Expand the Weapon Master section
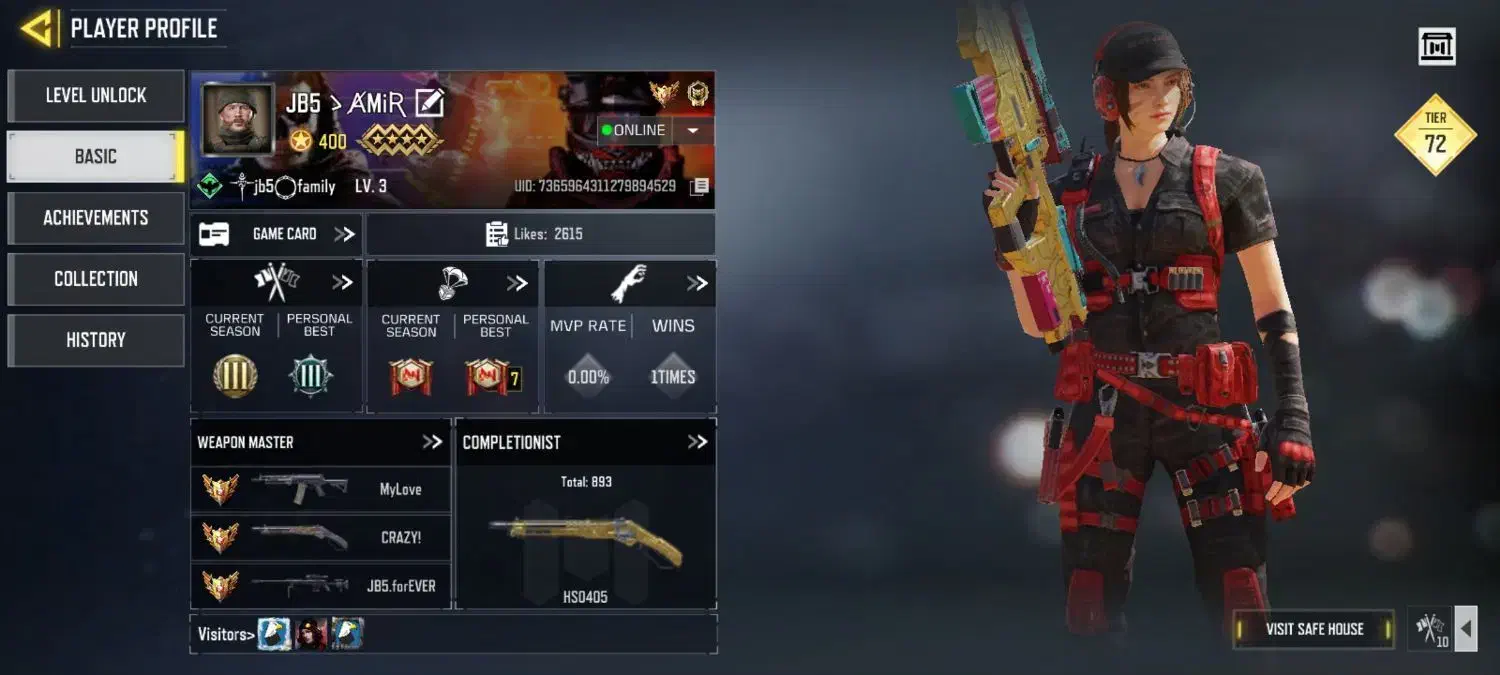The width and height of the screenshot is (1500, 675). pyautogui.click(x=432, y=442)
